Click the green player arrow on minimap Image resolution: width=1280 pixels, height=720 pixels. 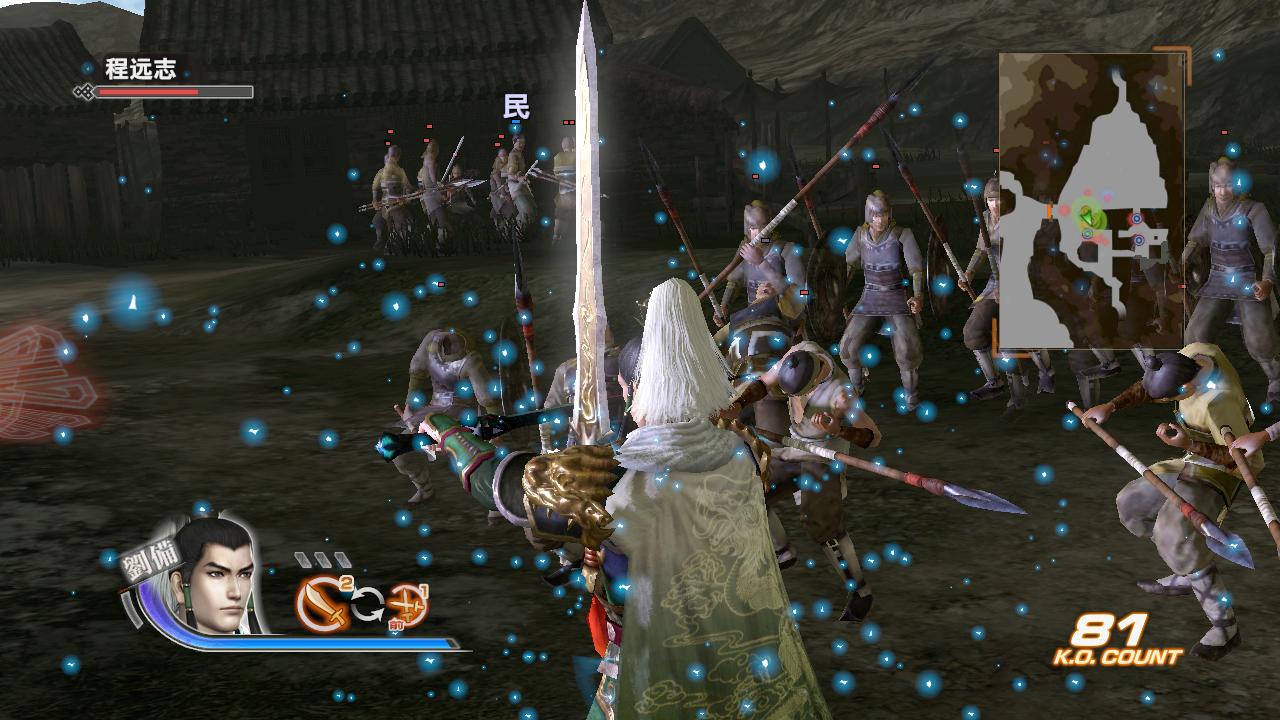coord(1087,215)
